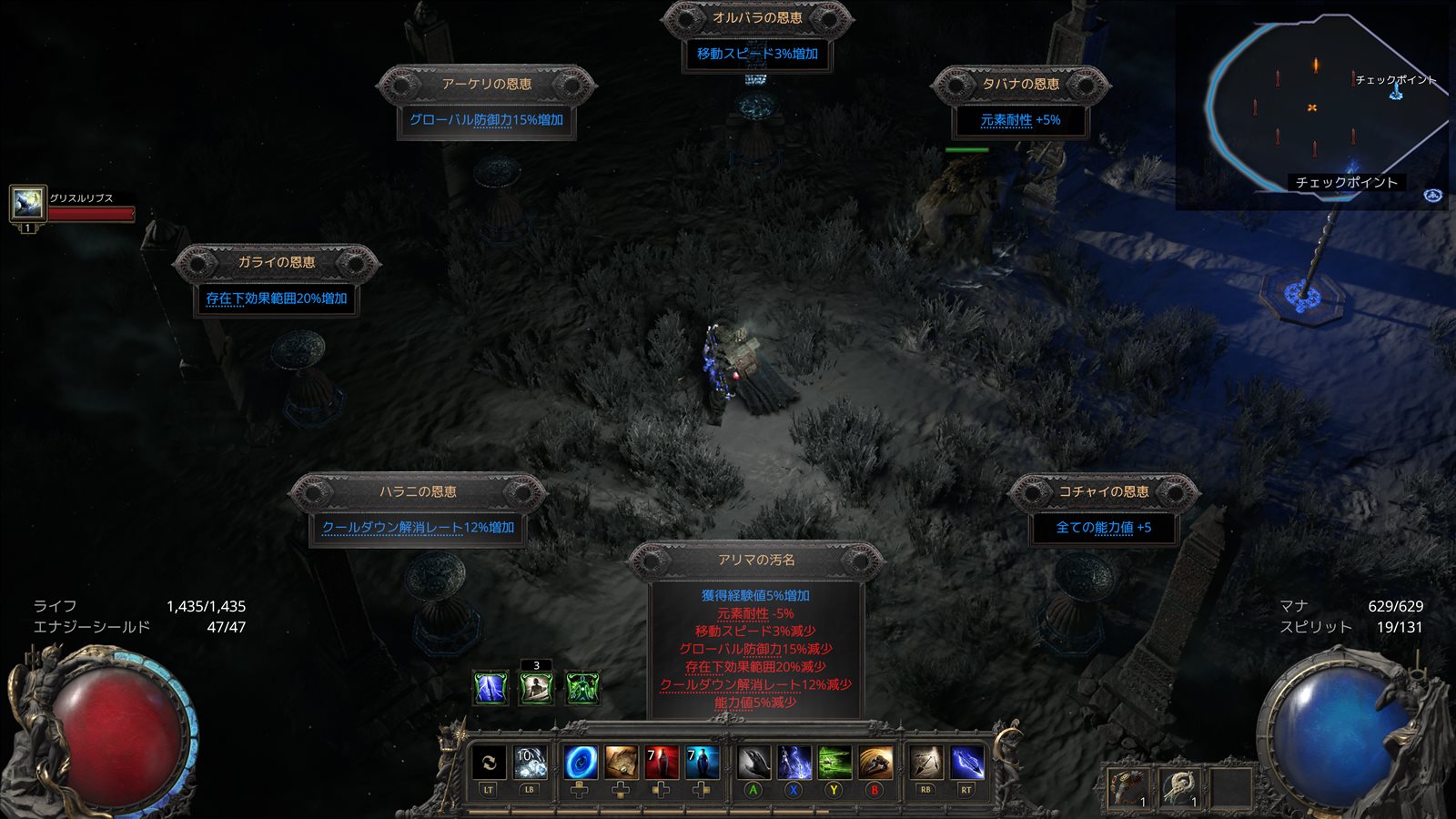Select the アリマの汚名 experience gain label
The height and width of the screenshot is (819, 1456).
755,595
